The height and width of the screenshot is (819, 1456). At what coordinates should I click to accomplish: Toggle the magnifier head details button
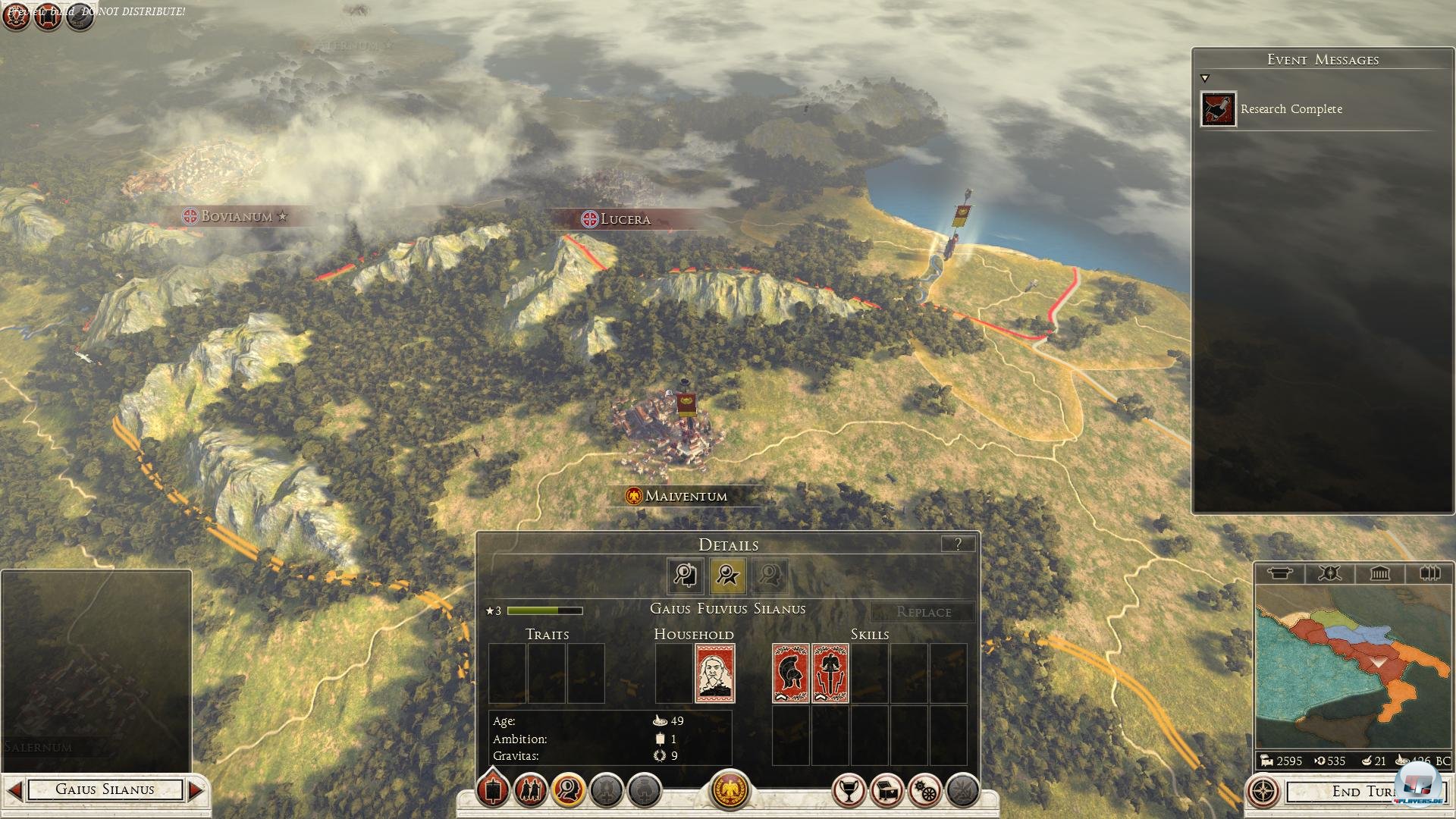click(568, 792)
